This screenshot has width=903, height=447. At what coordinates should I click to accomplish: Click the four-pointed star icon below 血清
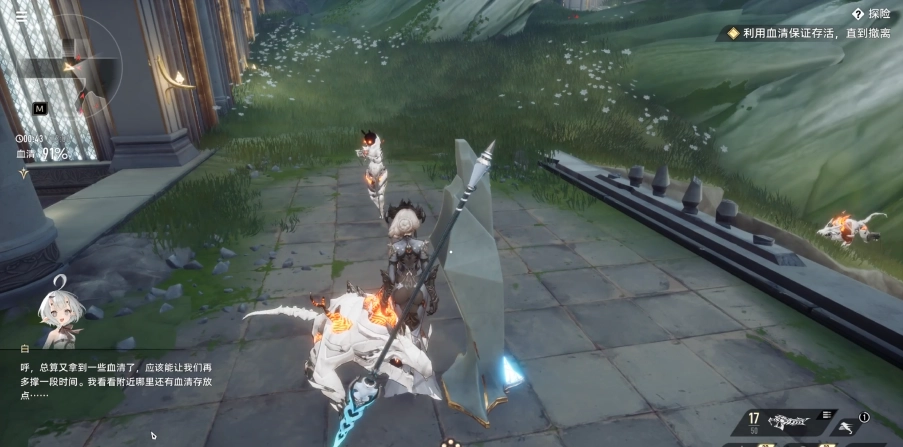click(x=23, y=173)
